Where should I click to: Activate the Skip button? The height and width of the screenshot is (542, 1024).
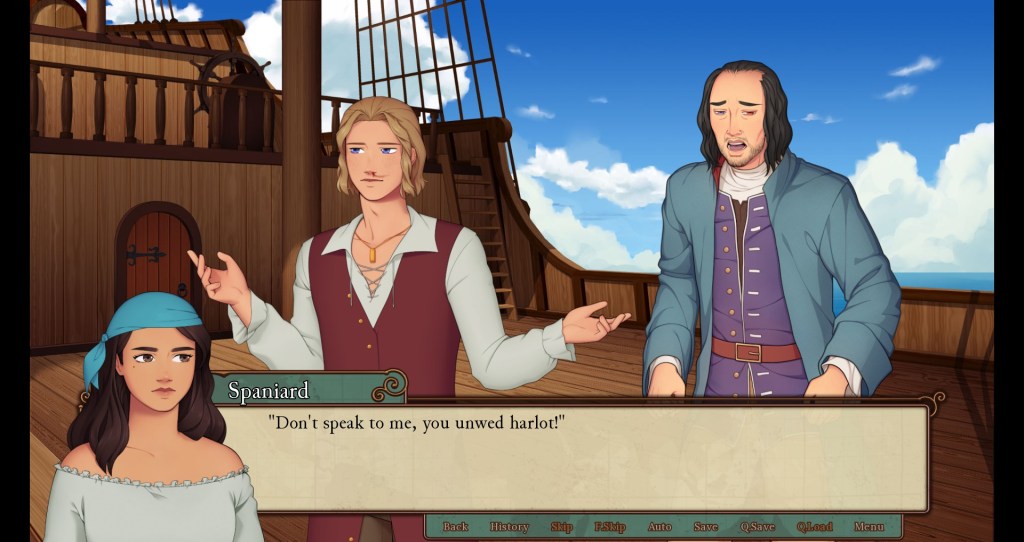(x=561, y=527)
